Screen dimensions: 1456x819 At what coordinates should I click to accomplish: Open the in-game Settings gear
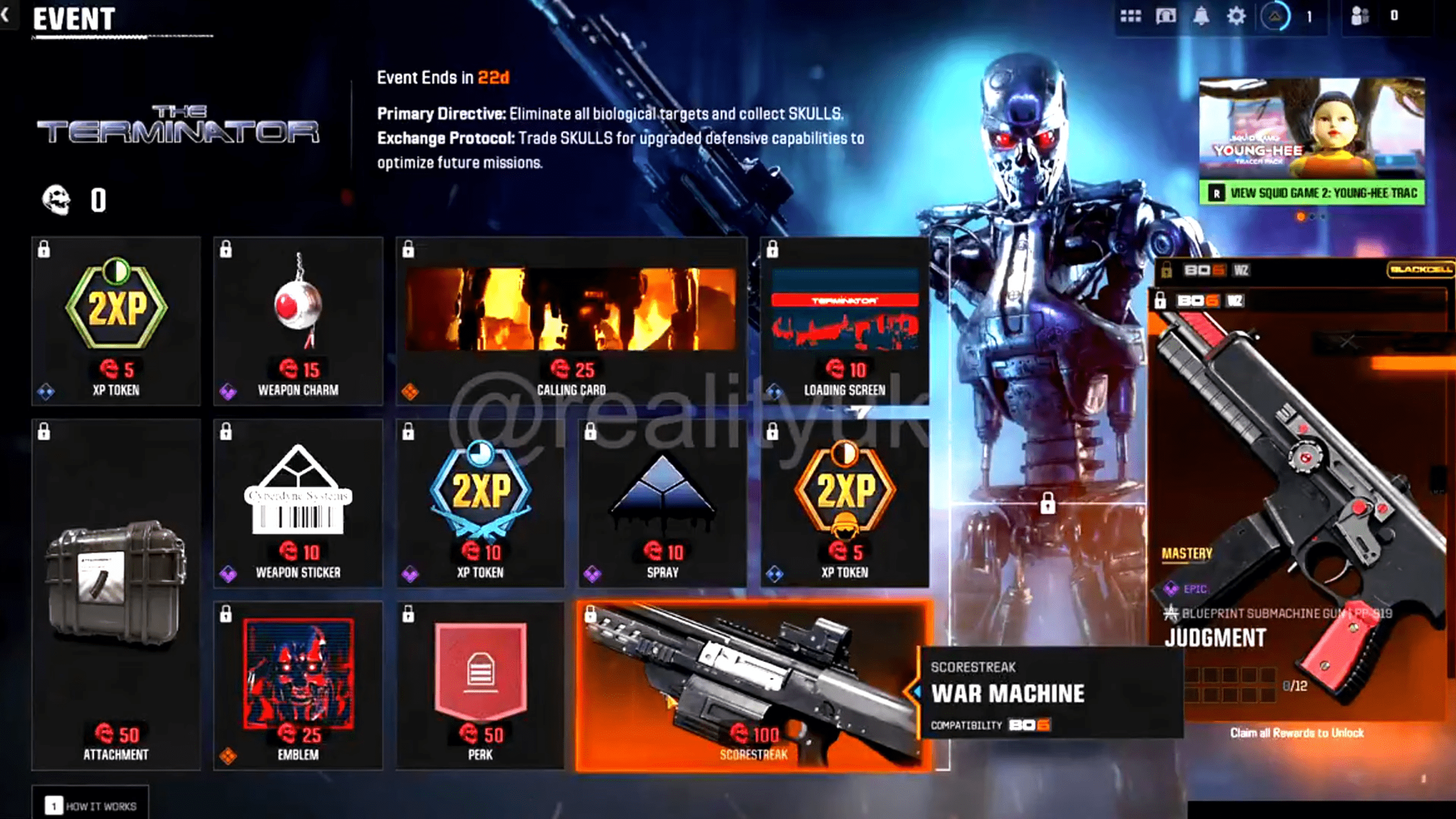pyautogui.click(x=1236, y=16)
